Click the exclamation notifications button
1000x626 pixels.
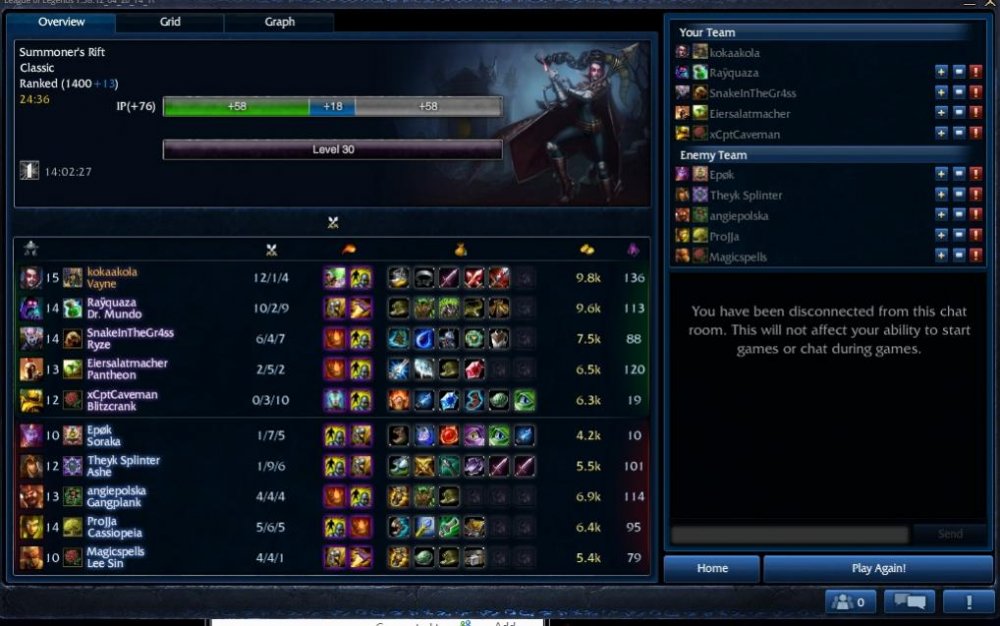pos(968,602)
